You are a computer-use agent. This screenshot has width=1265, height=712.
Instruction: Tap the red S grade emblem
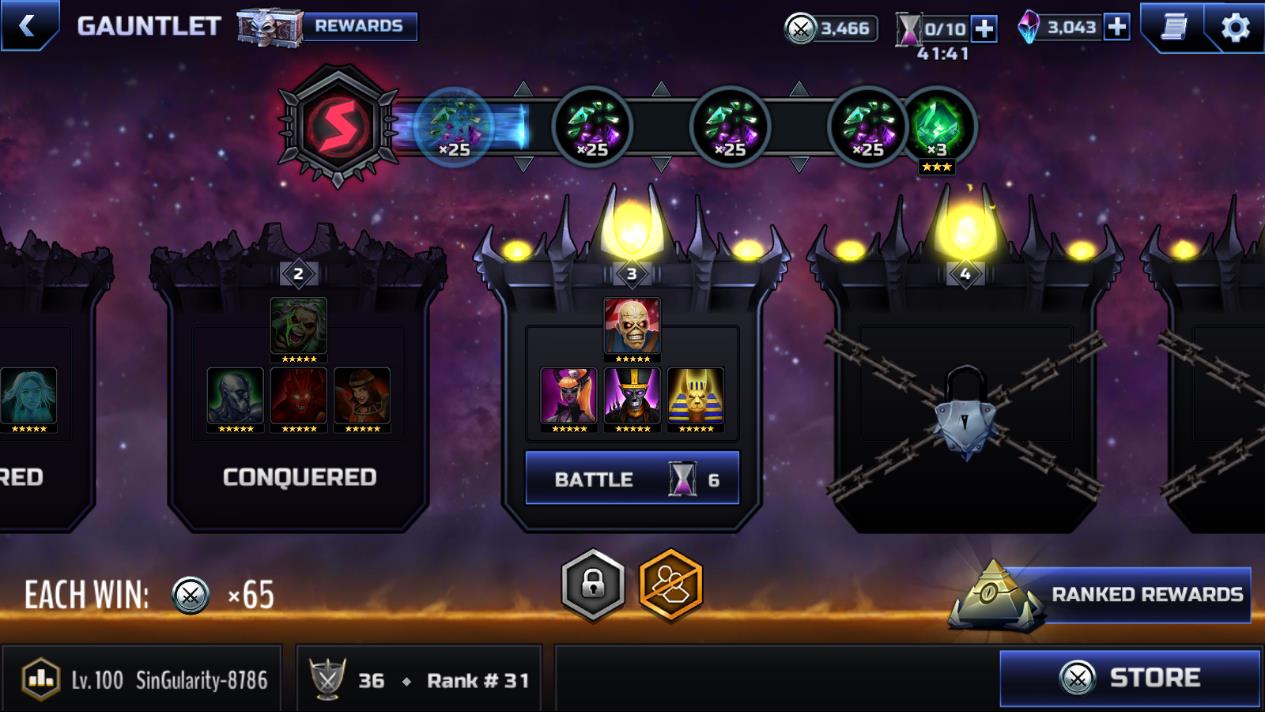point(338,125)
